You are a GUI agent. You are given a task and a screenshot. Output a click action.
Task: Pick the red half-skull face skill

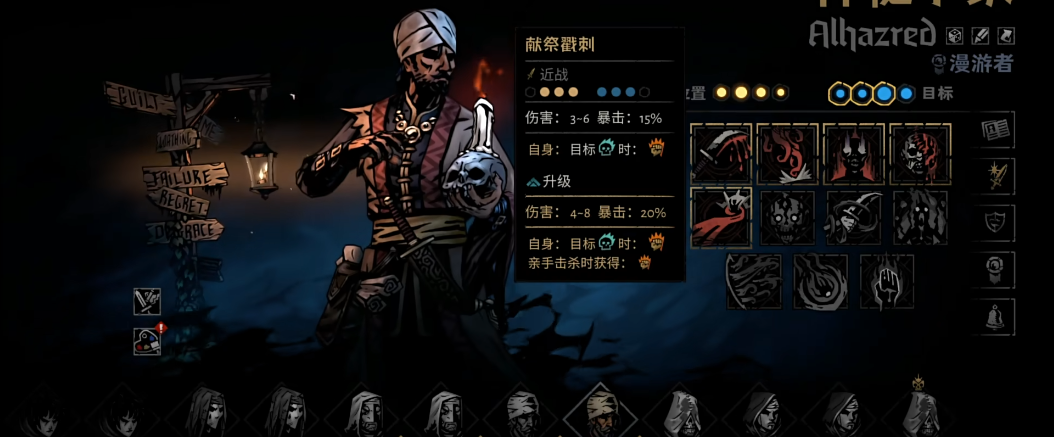coord(919,153)
